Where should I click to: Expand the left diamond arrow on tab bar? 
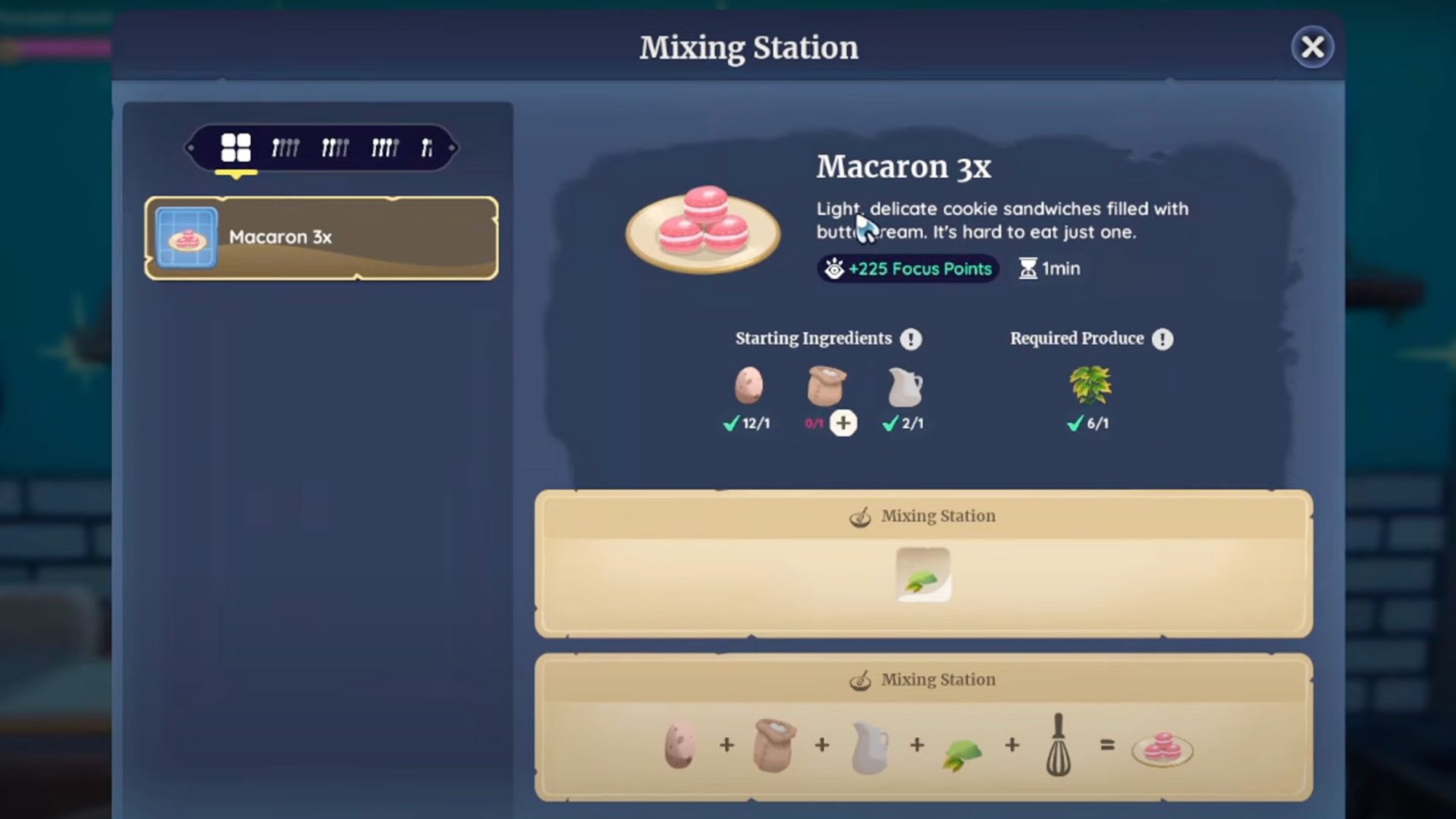click(191, 149)
